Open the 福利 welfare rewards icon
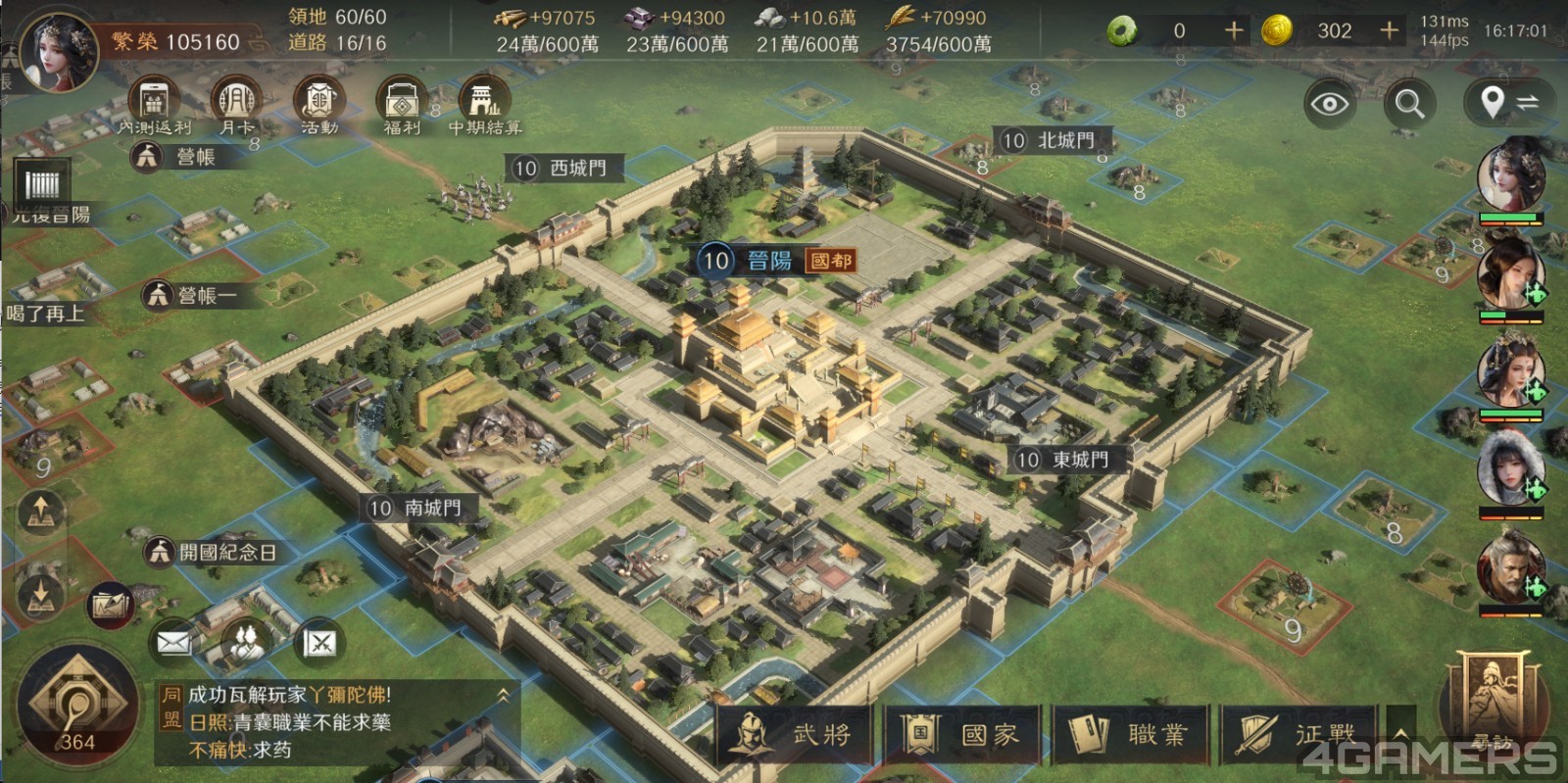 pos(402,104)
